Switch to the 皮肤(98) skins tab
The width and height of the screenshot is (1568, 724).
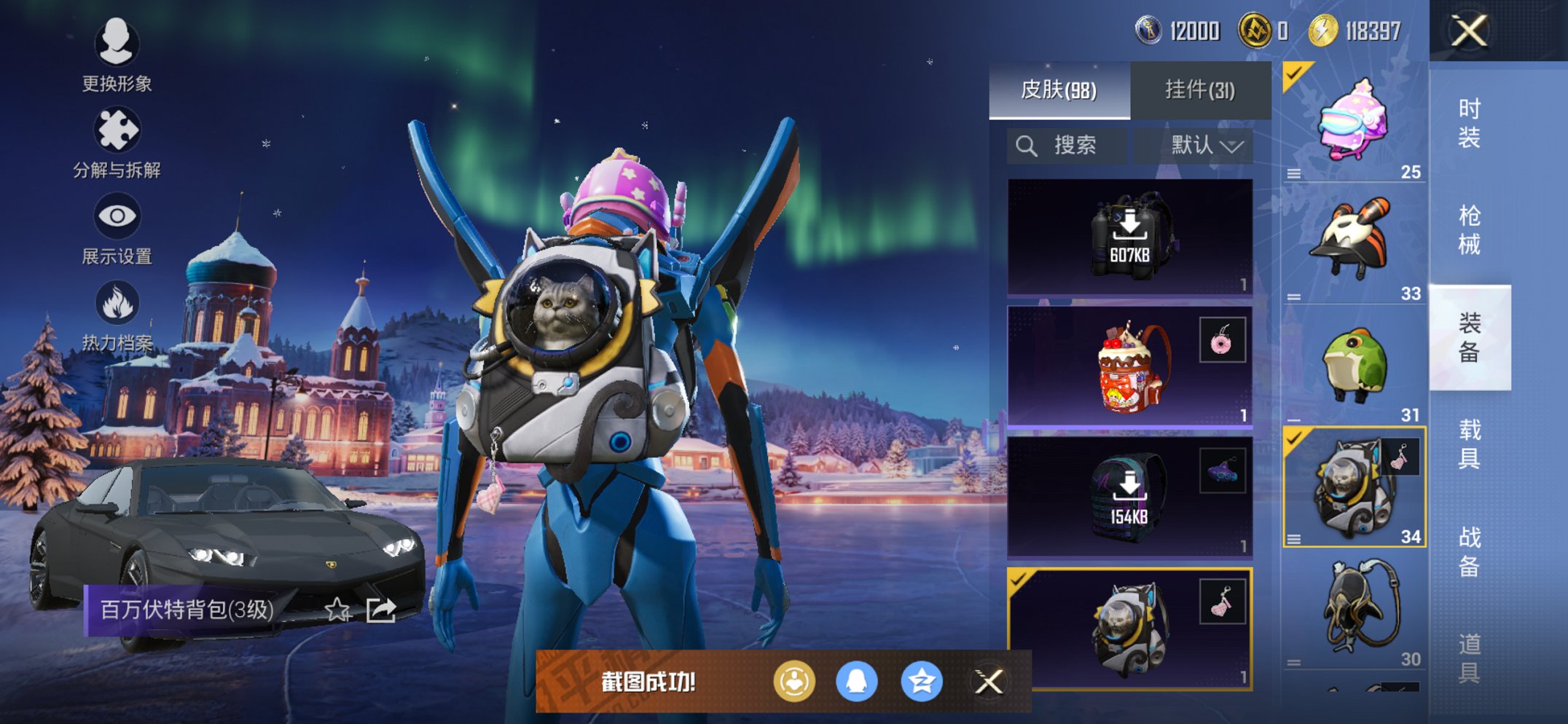point(1059,90)
